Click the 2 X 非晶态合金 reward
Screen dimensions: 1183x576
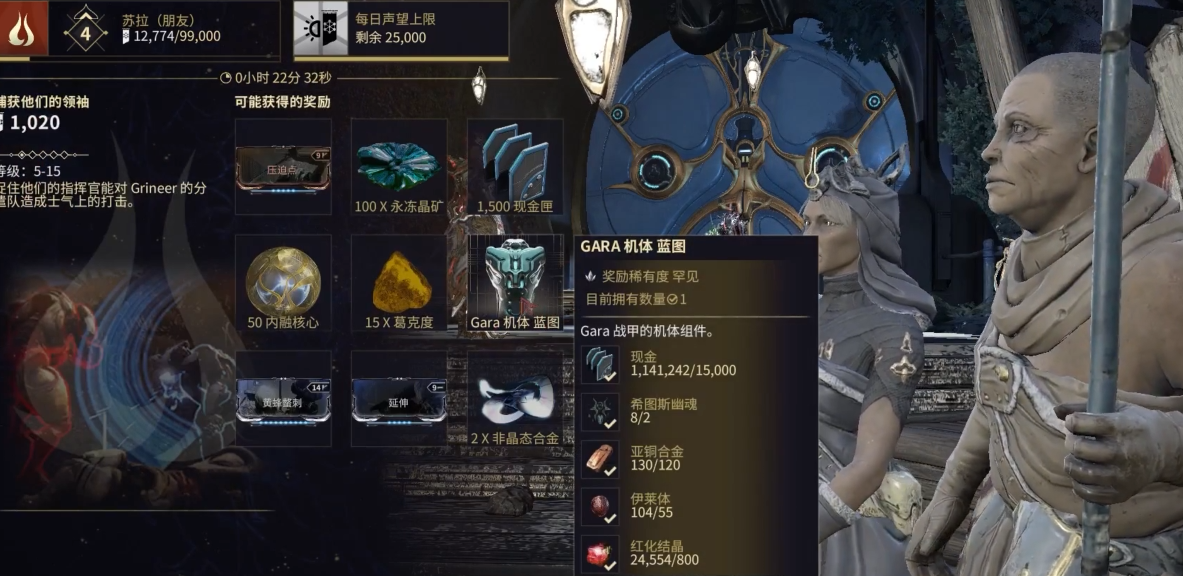click(x=515, y=398)
